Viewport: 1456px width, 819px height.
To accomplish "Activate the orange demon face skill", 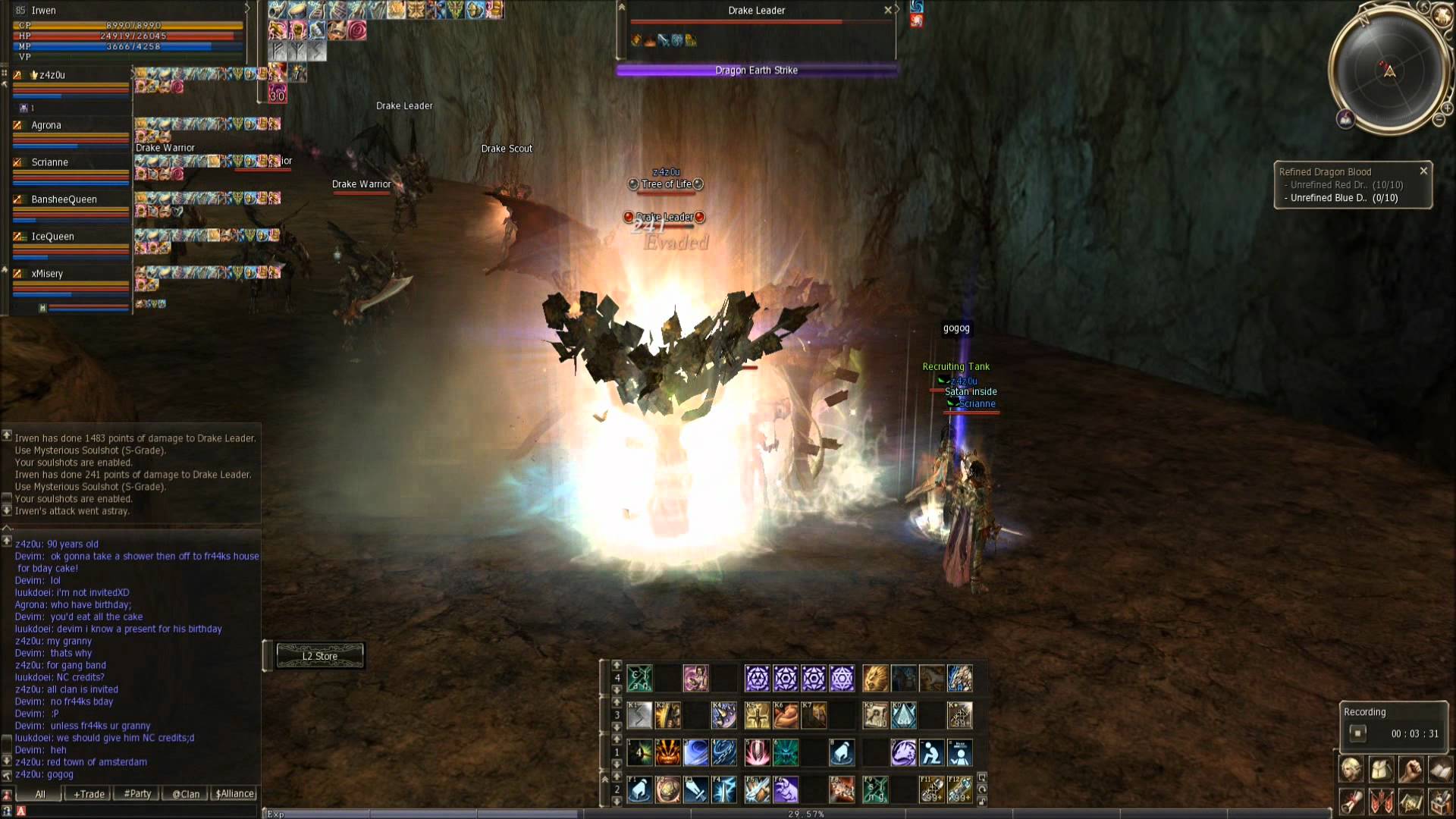I will tap(667, 752).
